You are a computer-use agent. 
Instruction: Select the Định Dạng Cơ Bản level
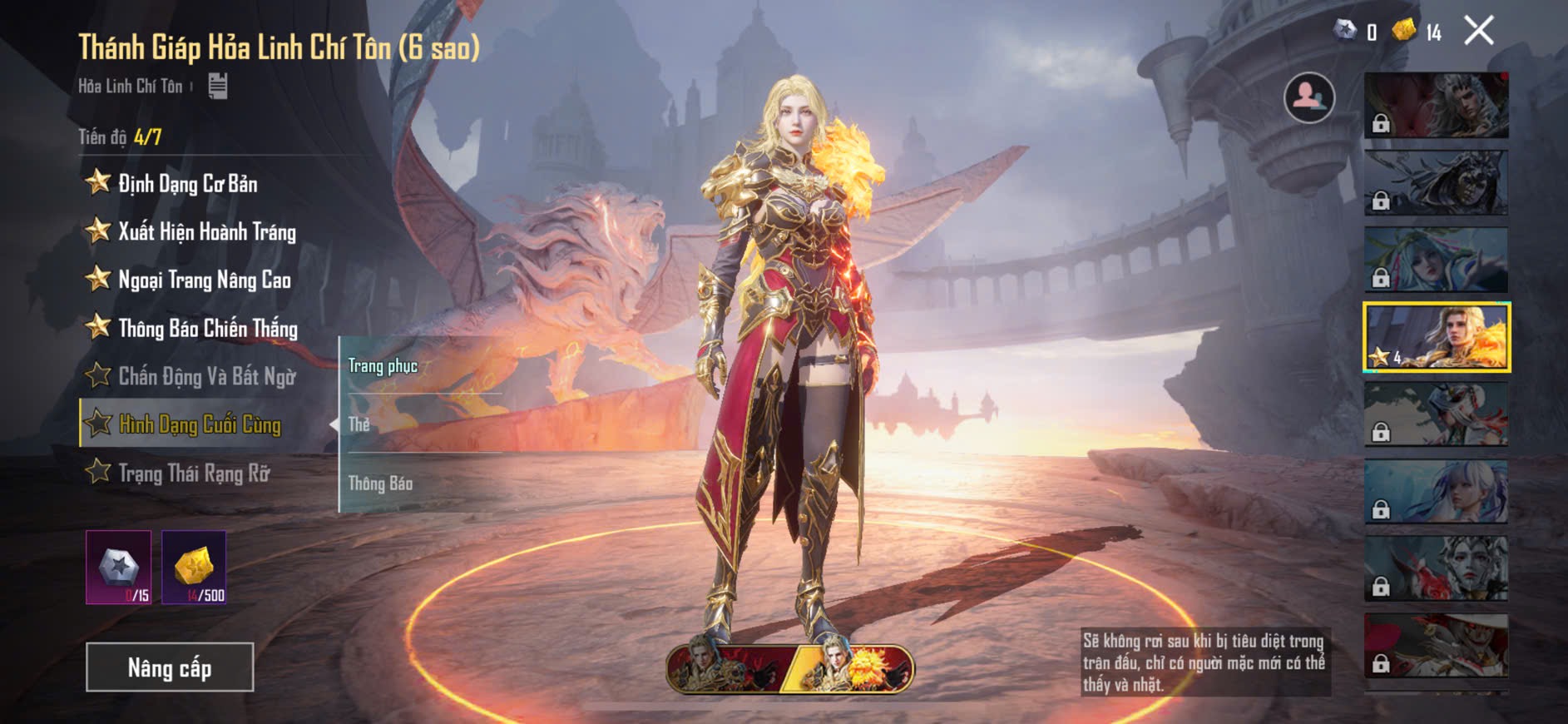(x=187, y=183)
